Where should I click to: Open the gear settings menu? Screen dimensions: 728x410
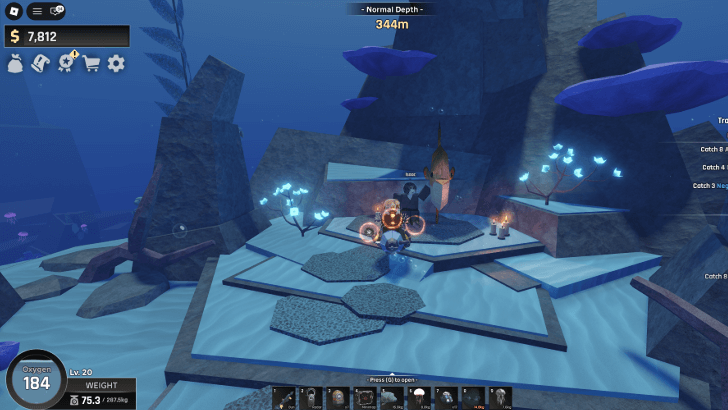[x=116, y=63]
